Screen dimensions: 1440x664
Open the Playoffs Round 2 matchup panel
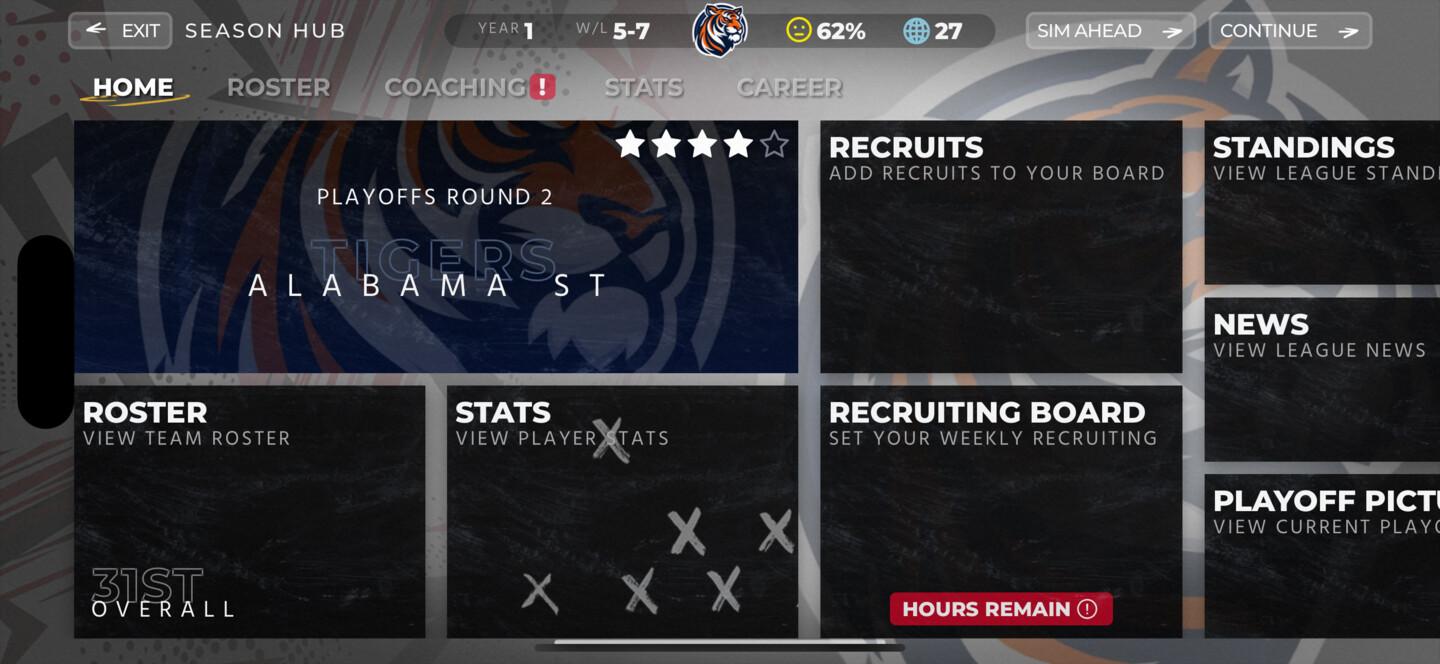tap(436, 247)
